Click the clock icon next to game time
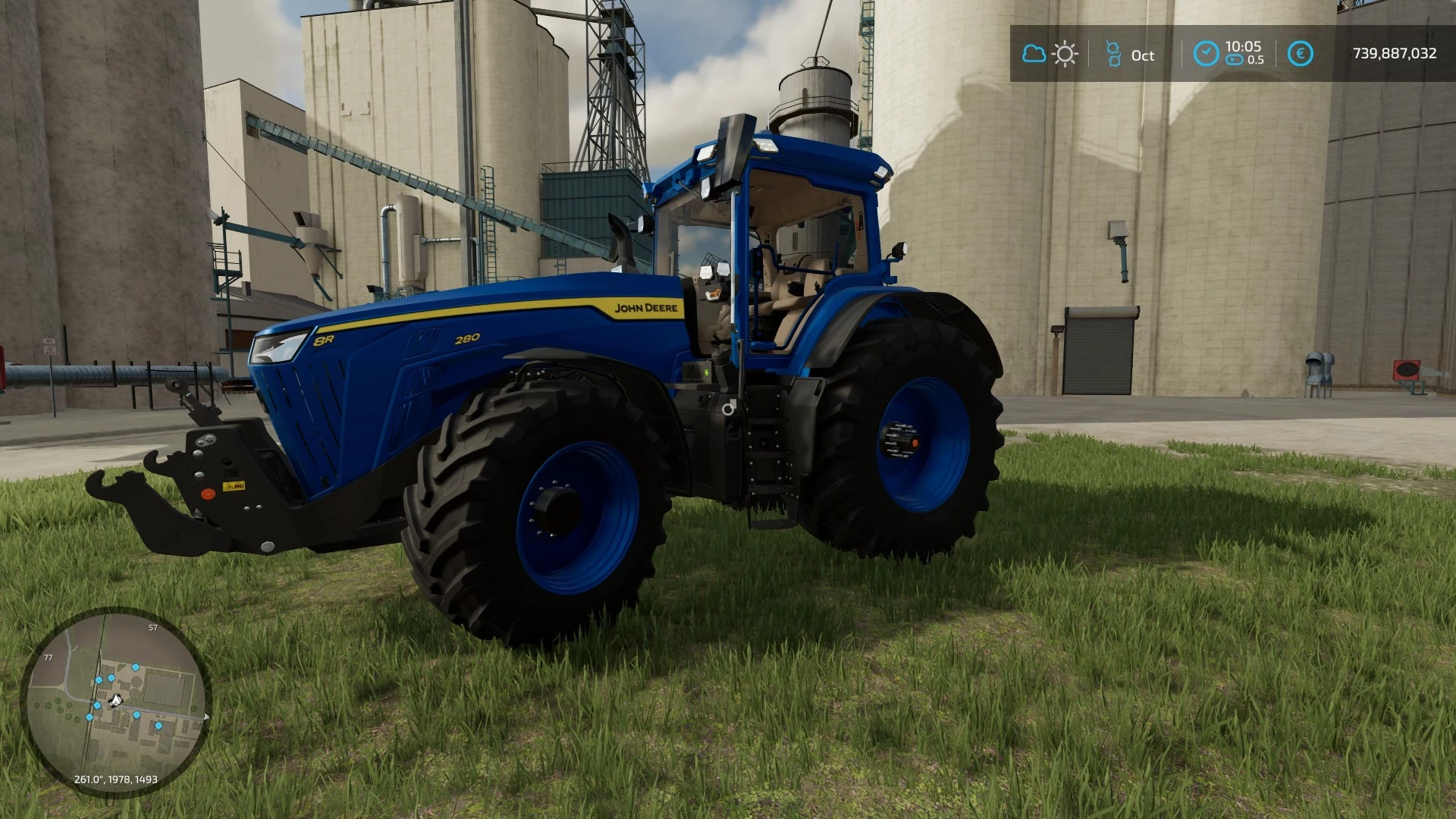Screen dimensions: 1456x819 (x=1207, y=53)
